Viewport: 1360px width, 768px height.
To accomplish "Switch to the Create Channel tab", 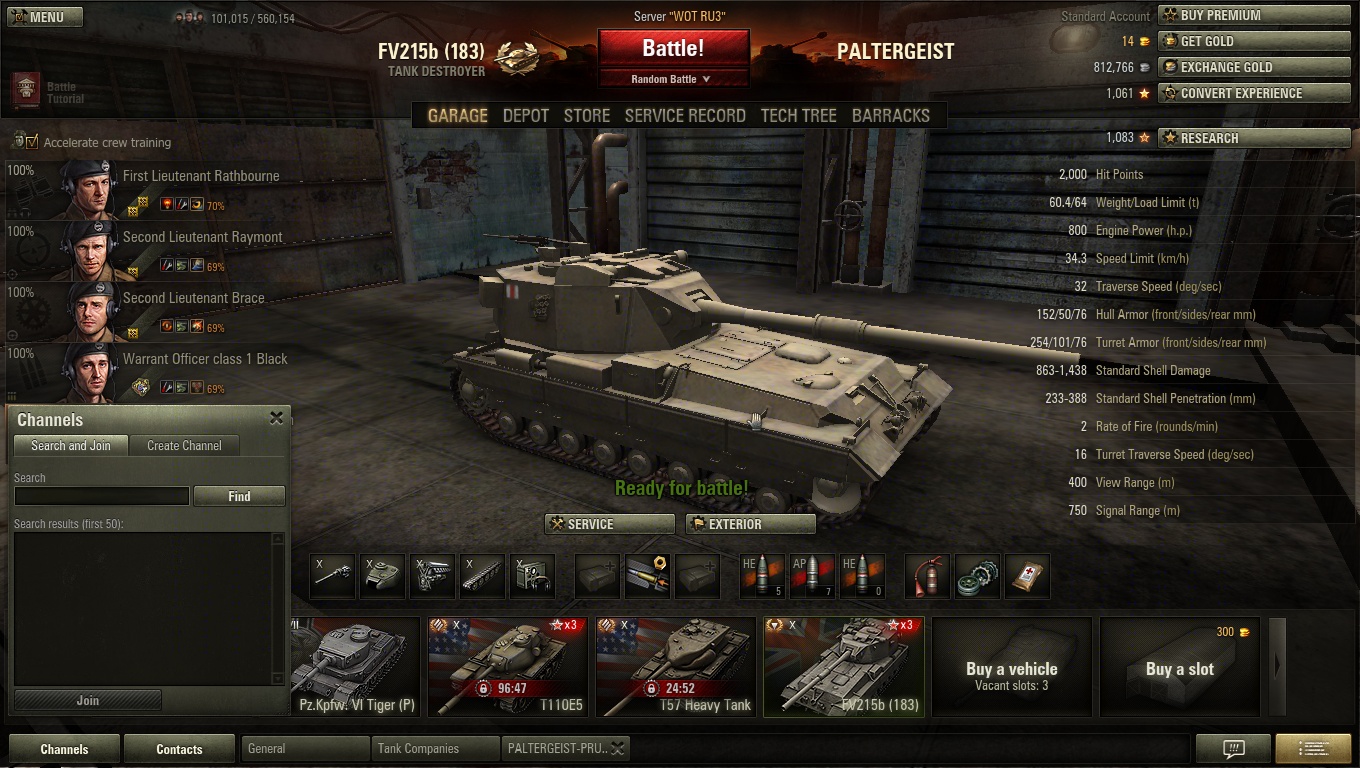I will pyautogui.click(x=184, y=446).
